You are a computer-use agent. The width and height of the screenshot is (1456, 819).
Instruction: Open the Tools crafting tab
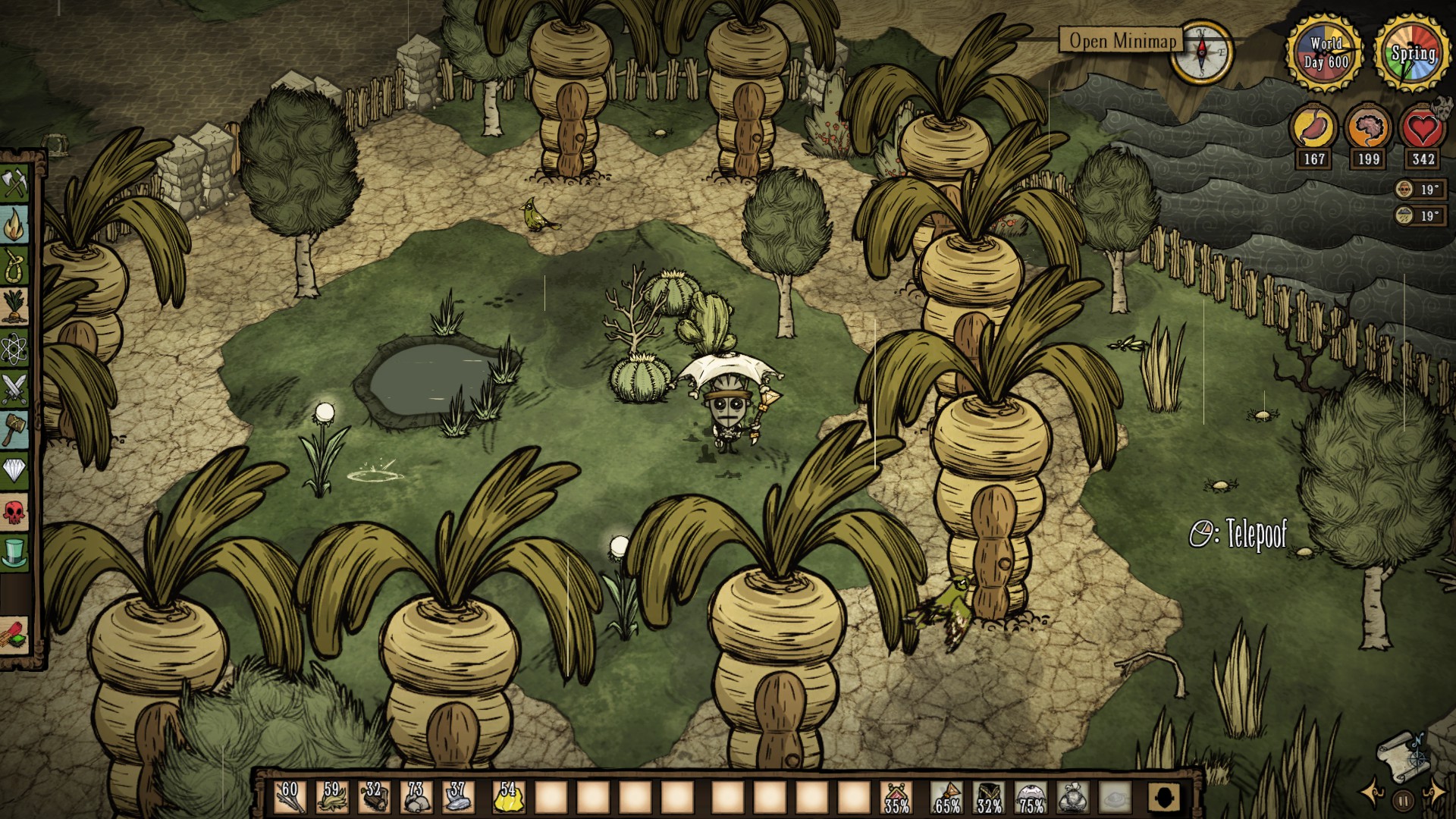(x=15, y=184)
